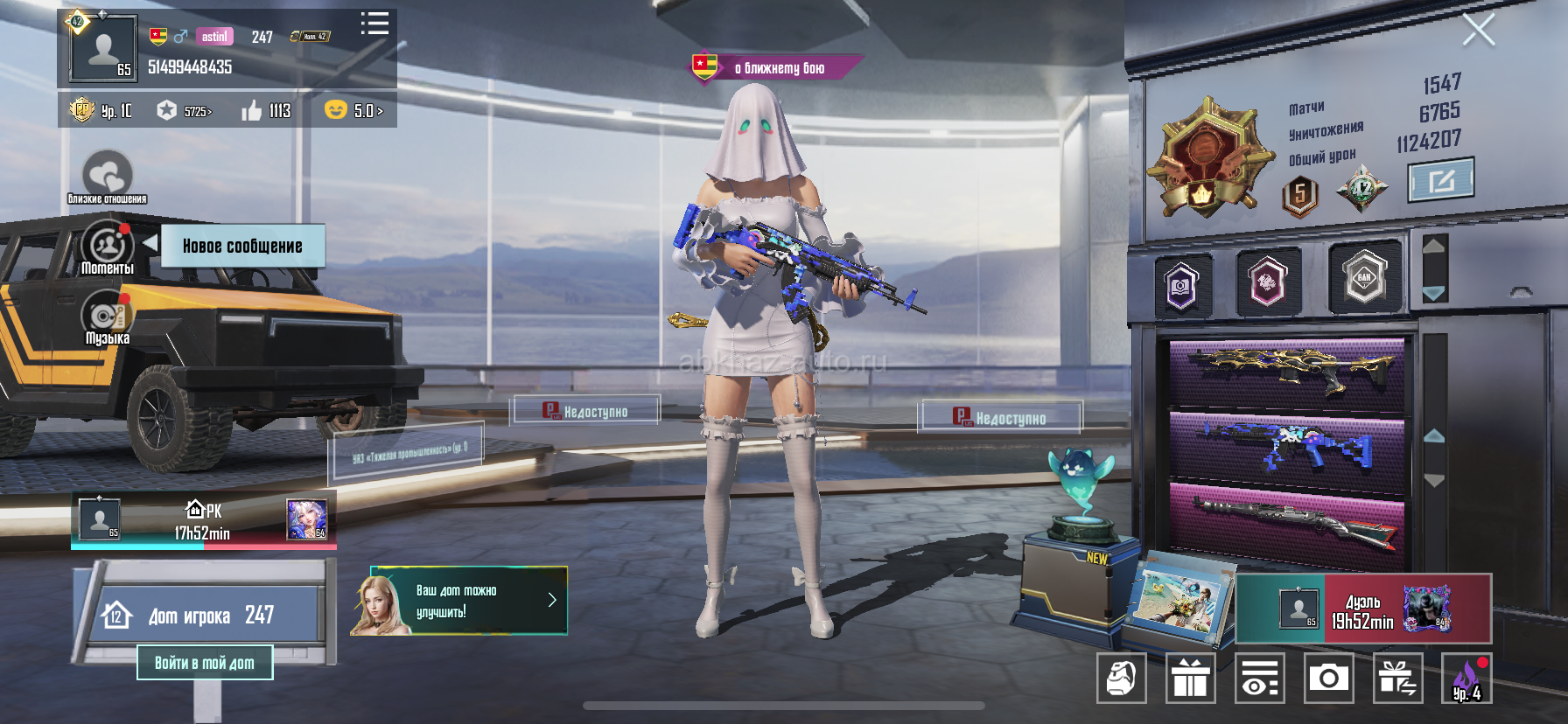Image resolution: width=1568 pixels, height=724 pixels.
Task: Open the Музыка player icon
Action: 107,318
